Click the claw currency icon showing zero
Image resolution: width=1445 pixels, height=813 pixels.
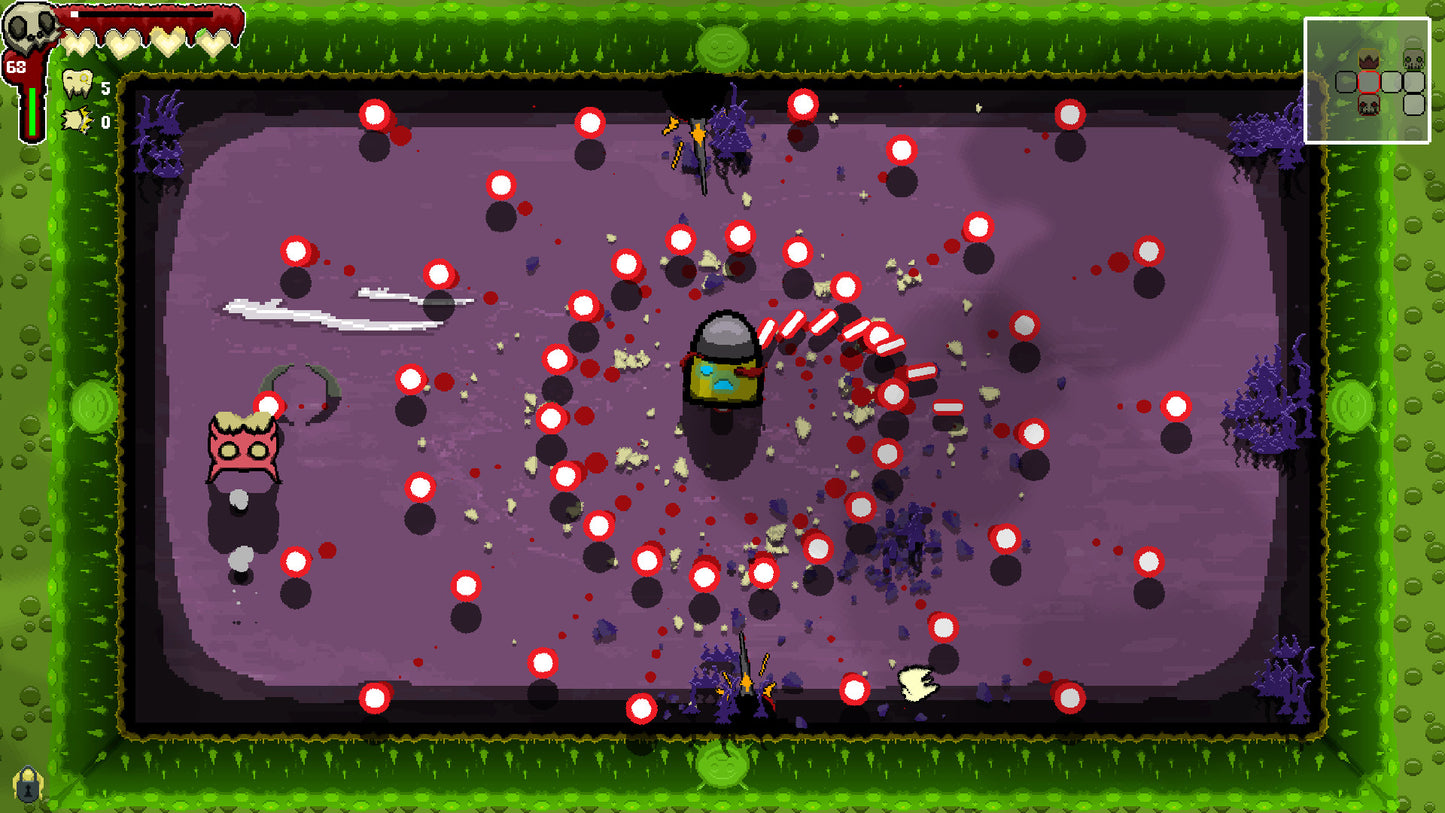tap(76, 120)
